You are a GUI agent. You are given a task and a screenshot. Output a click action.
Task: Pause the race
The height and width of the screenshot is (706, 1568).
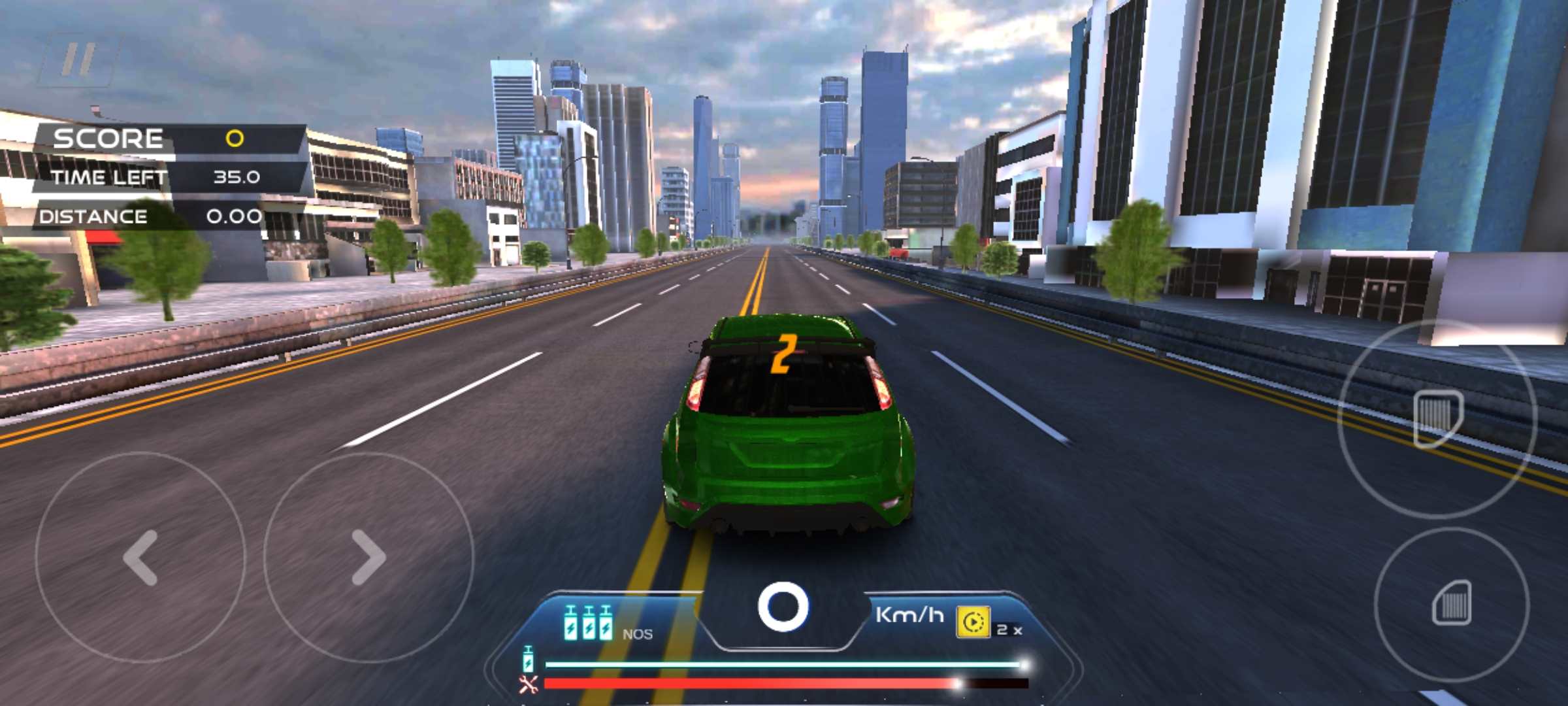(80, 60)
